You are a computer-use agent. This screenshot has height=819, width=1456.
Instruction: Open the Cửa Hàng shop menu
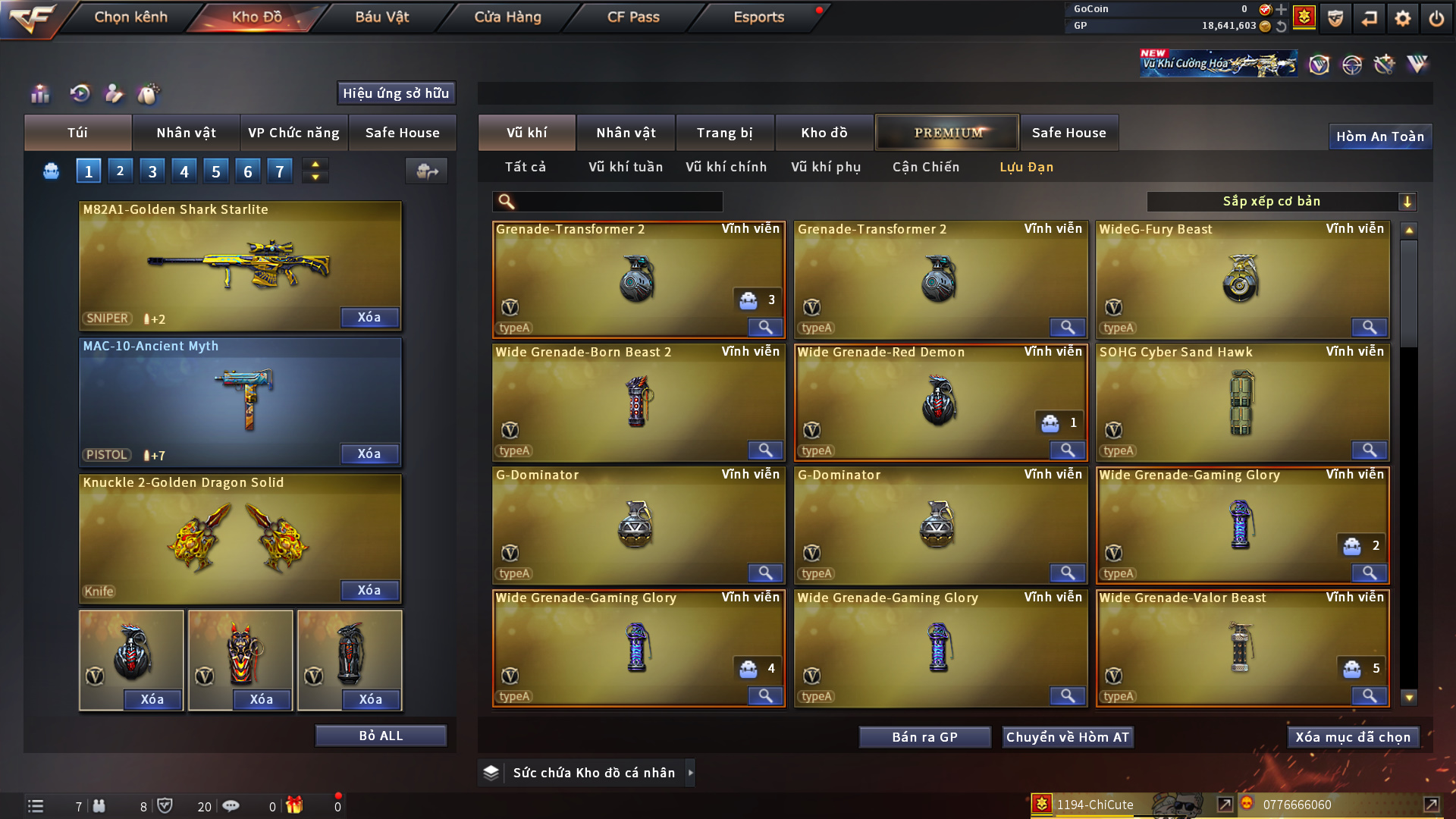click(x=507, y=17)
